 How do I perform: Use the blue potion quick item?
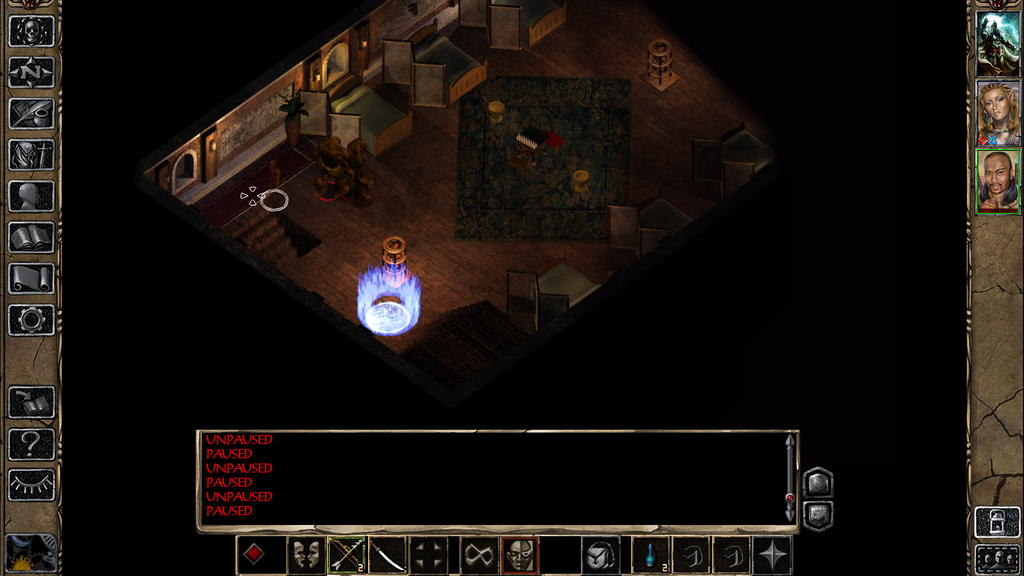[x=651, y=555]
